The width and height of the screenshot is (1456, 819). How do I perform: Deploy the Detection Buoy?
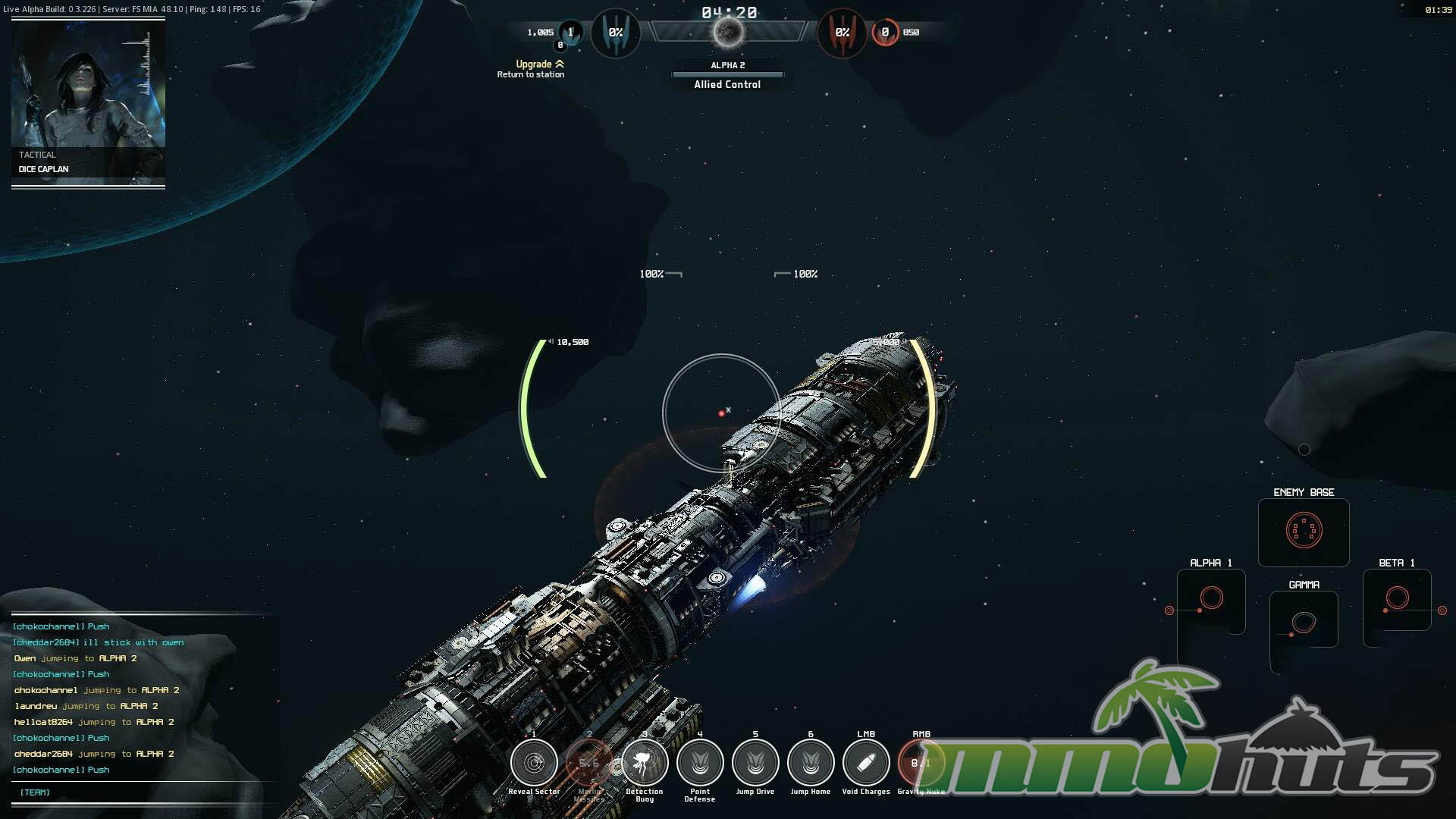645,763
